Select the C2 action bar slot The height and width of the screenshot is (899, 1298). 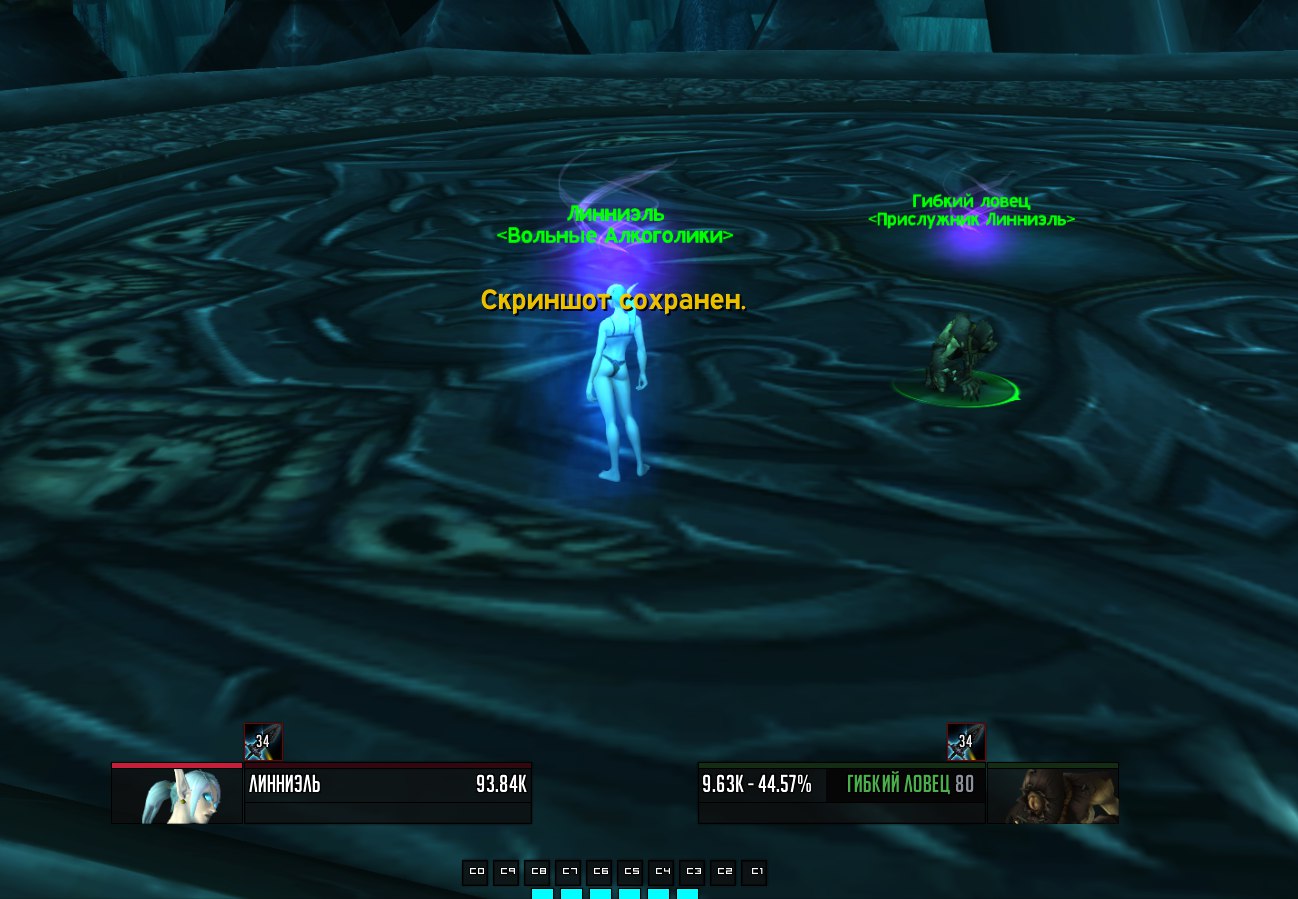(x=724, y=872)
